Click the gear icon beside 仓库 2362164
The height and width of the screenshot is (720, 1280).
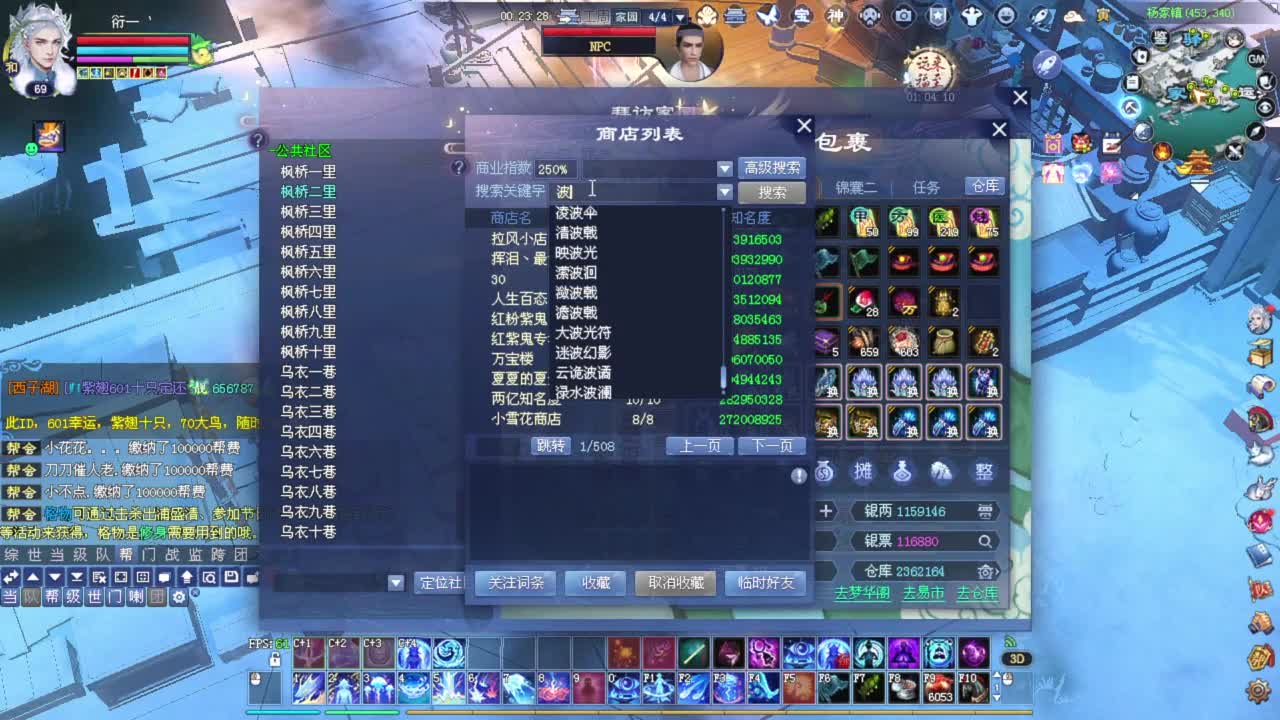987,571
